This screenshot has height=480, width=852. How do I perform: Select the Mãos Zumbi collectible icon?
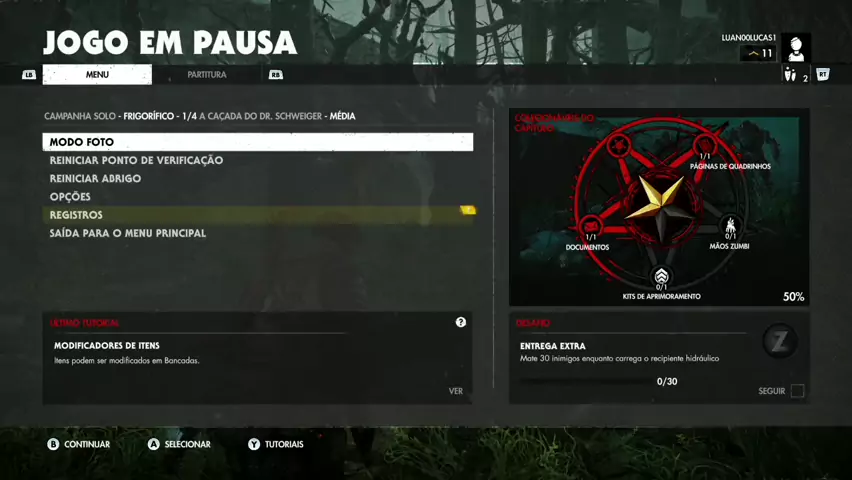pos(730,226)
